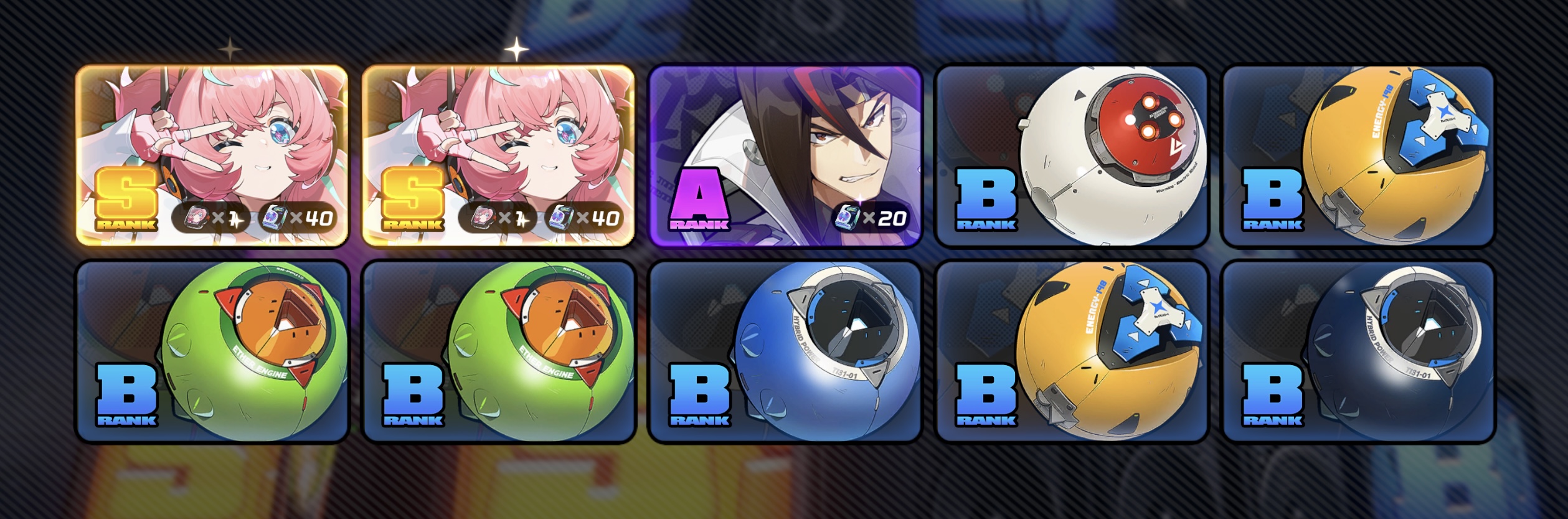Choose the light blue Hybrid Power W-Engine
1568x519 pixels.
tap(785, 352)
